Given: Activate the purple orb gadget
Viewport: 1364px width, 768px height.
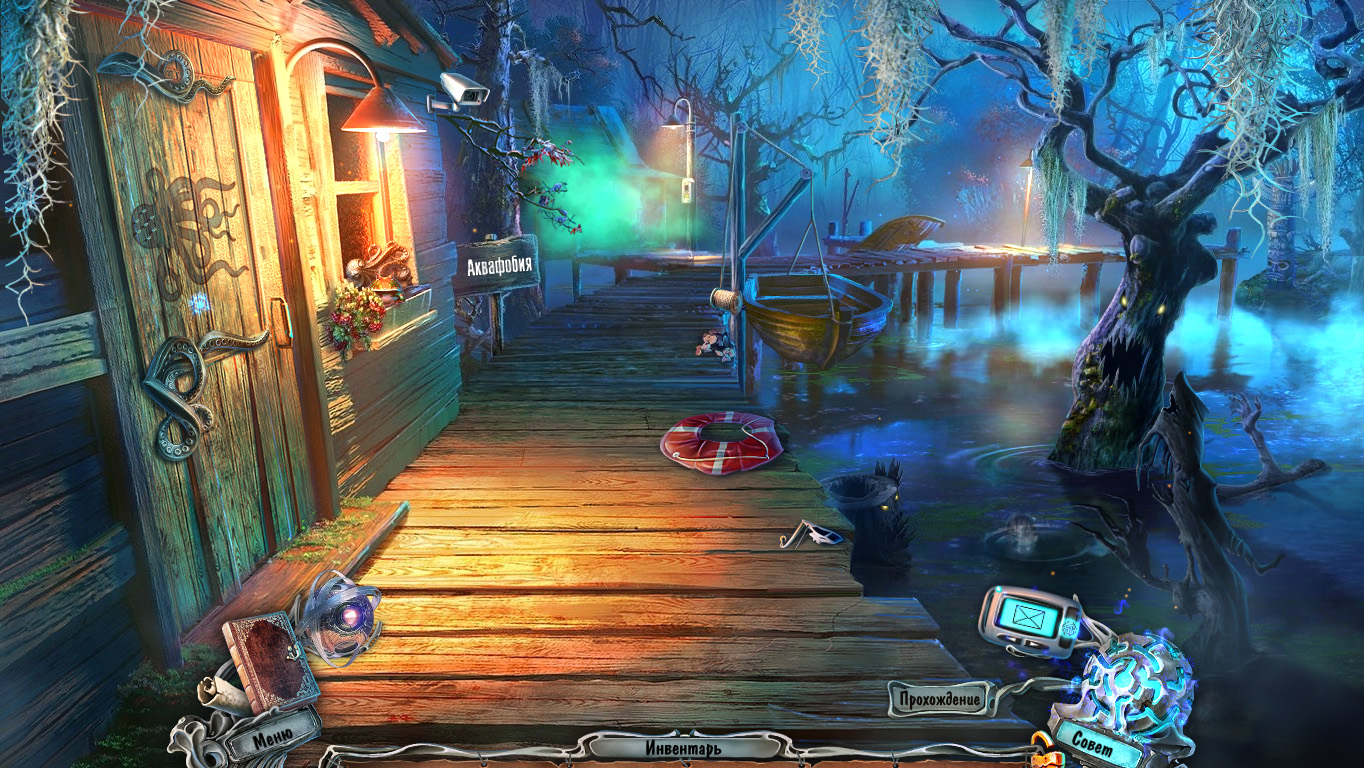Looking at the screenshot, I should (343, 617).
